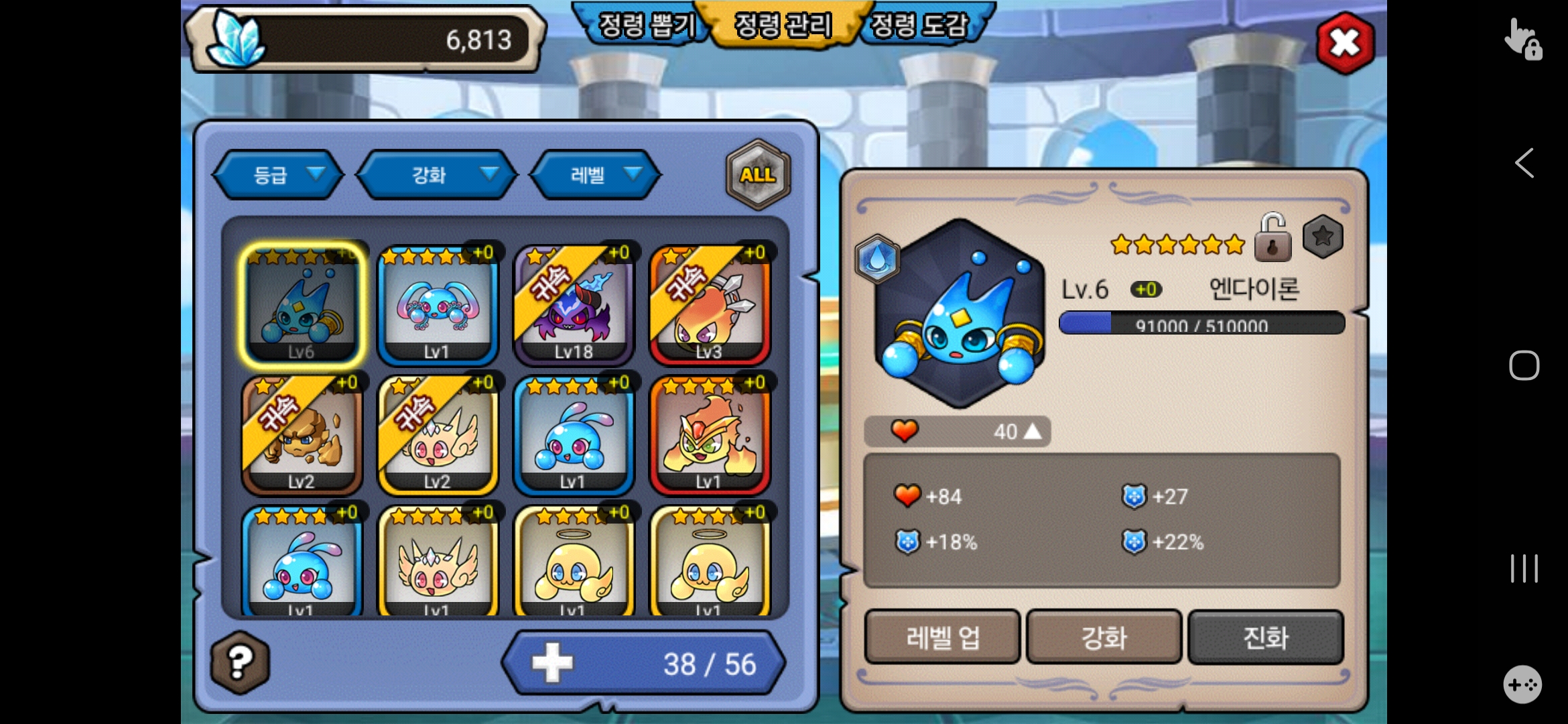Tap the 강화 enhance button
Viewport: 1568px width, 724px height.
[x=1104, y=637]
